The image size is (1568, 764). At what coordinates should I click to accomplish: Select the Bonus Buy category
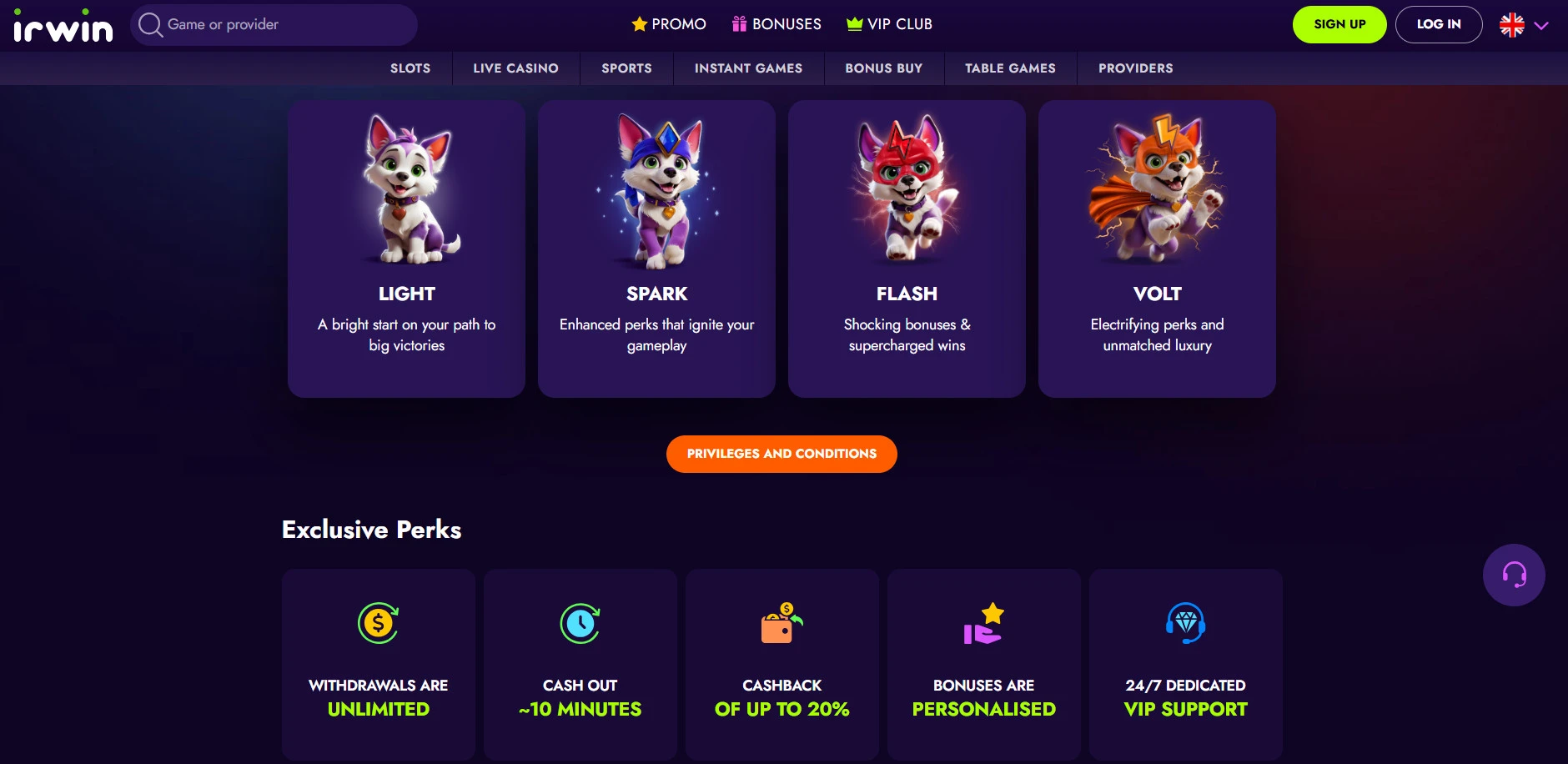(883, 68)
